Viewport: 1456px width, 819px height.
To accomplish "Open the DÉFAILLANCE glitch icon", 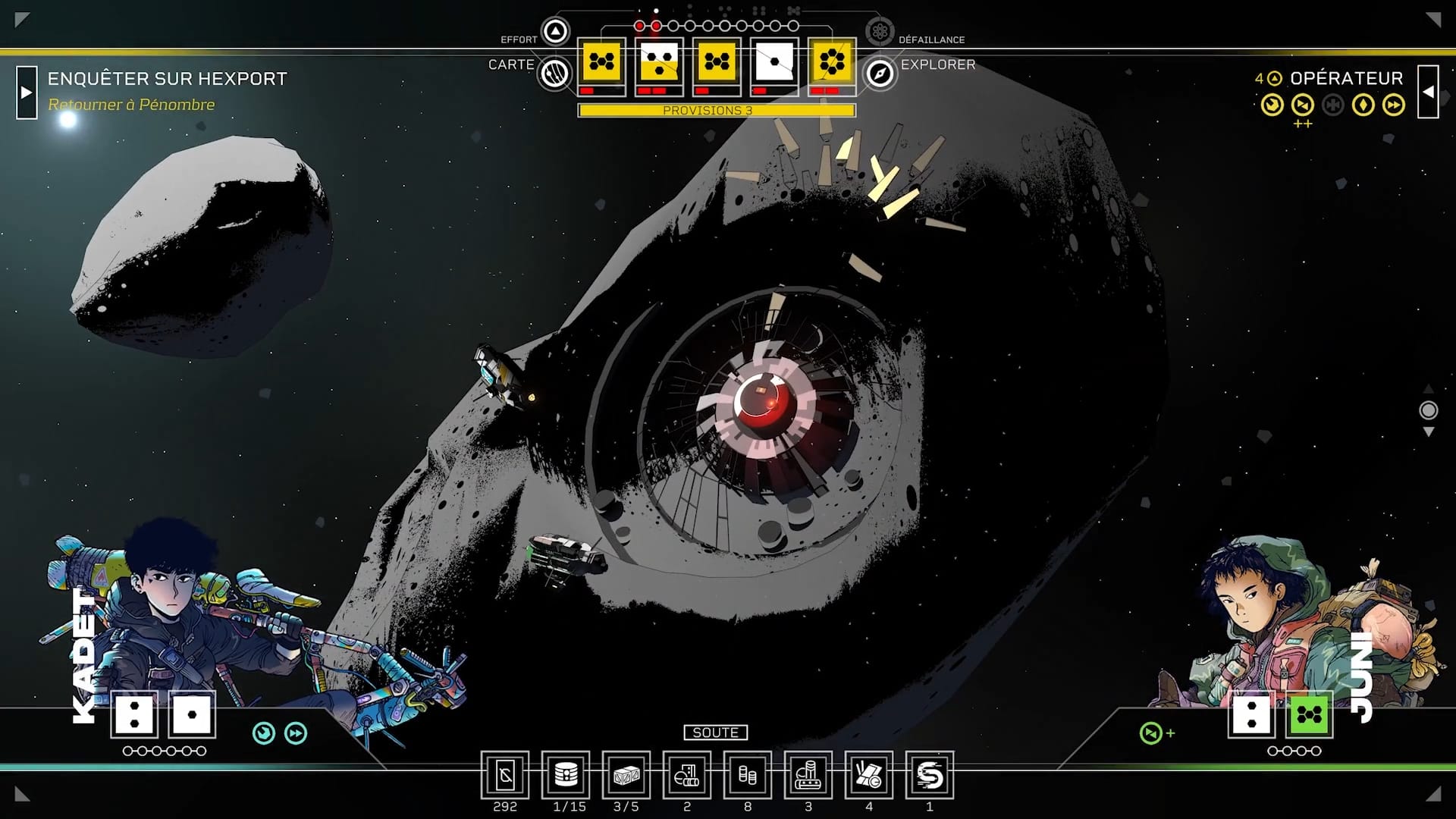I will point(880,32).
